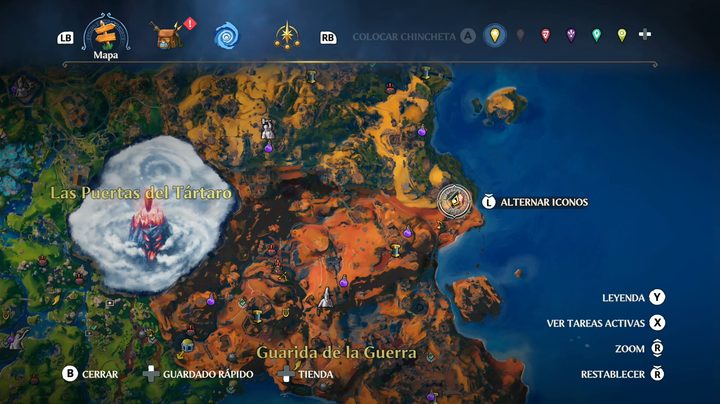Pick the red shield pin marker

coord(545,36)
